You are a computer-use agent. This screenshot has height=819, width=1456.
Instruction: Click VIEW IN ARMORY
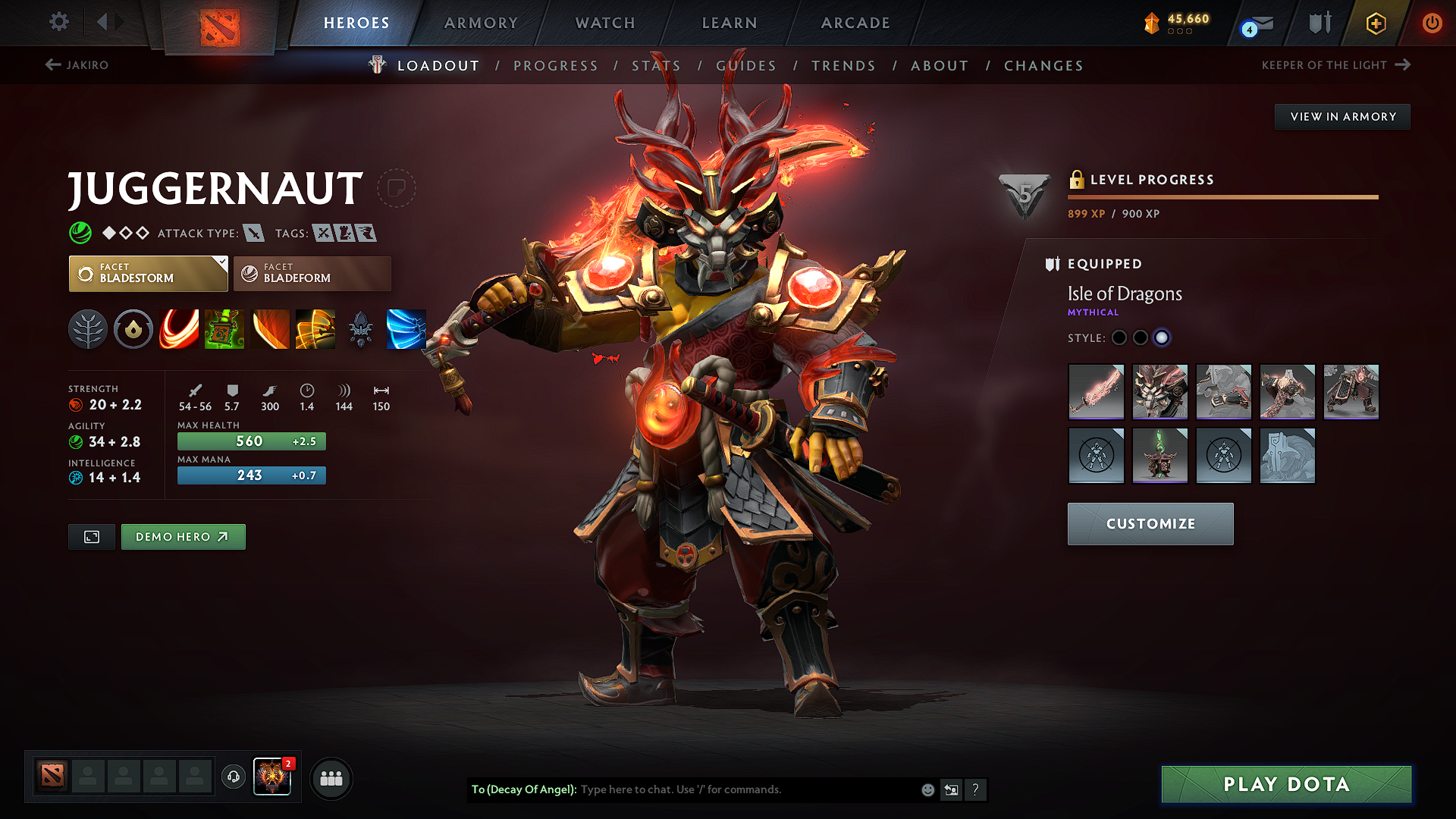click(1342, 116)
